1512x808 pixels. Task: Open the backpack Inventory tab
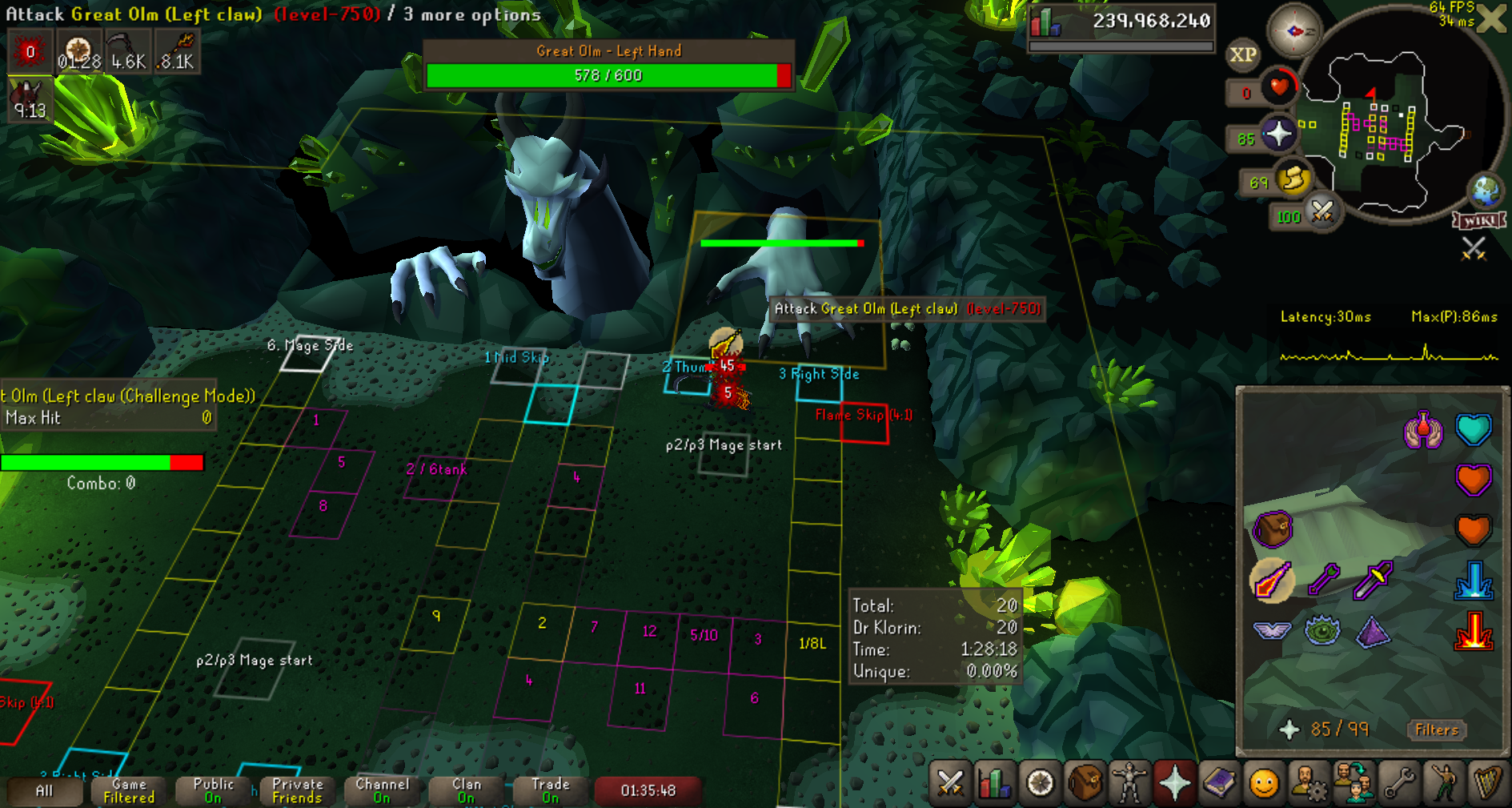coord(1085,782)
